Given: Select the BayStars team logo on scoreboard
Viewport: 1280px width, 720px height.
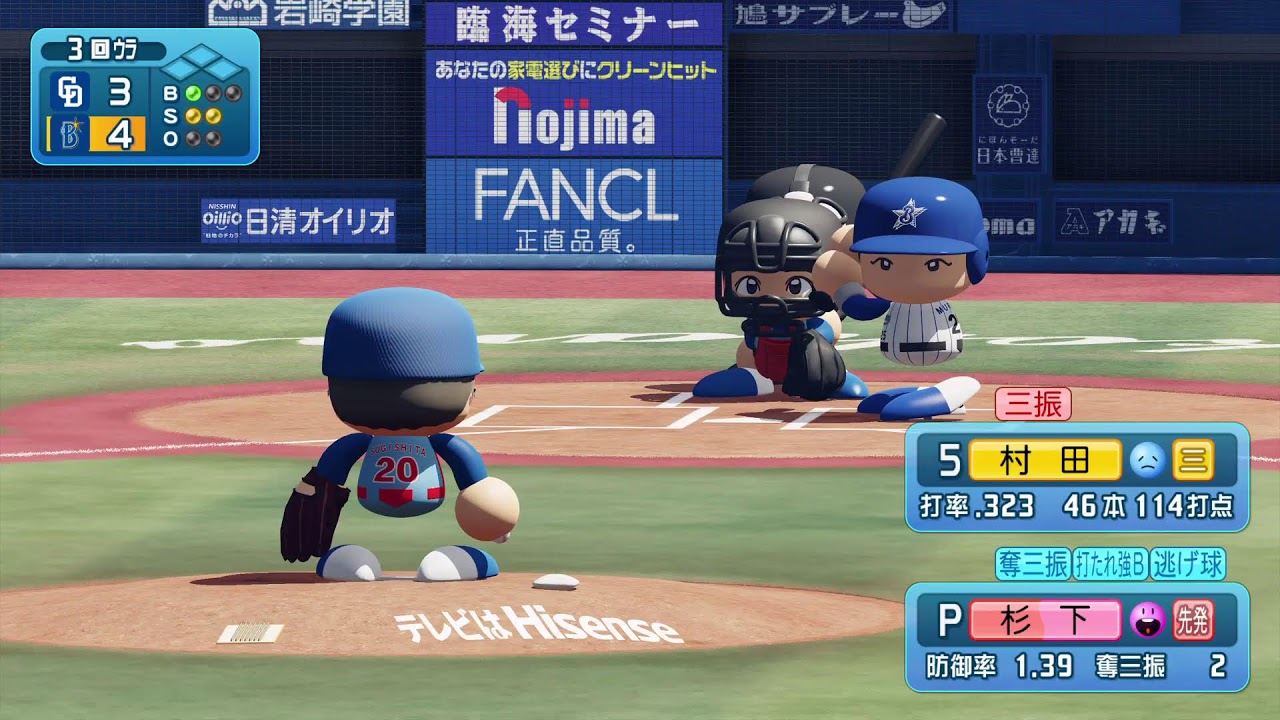Looking at the screenshot, I should pos(70,133).
